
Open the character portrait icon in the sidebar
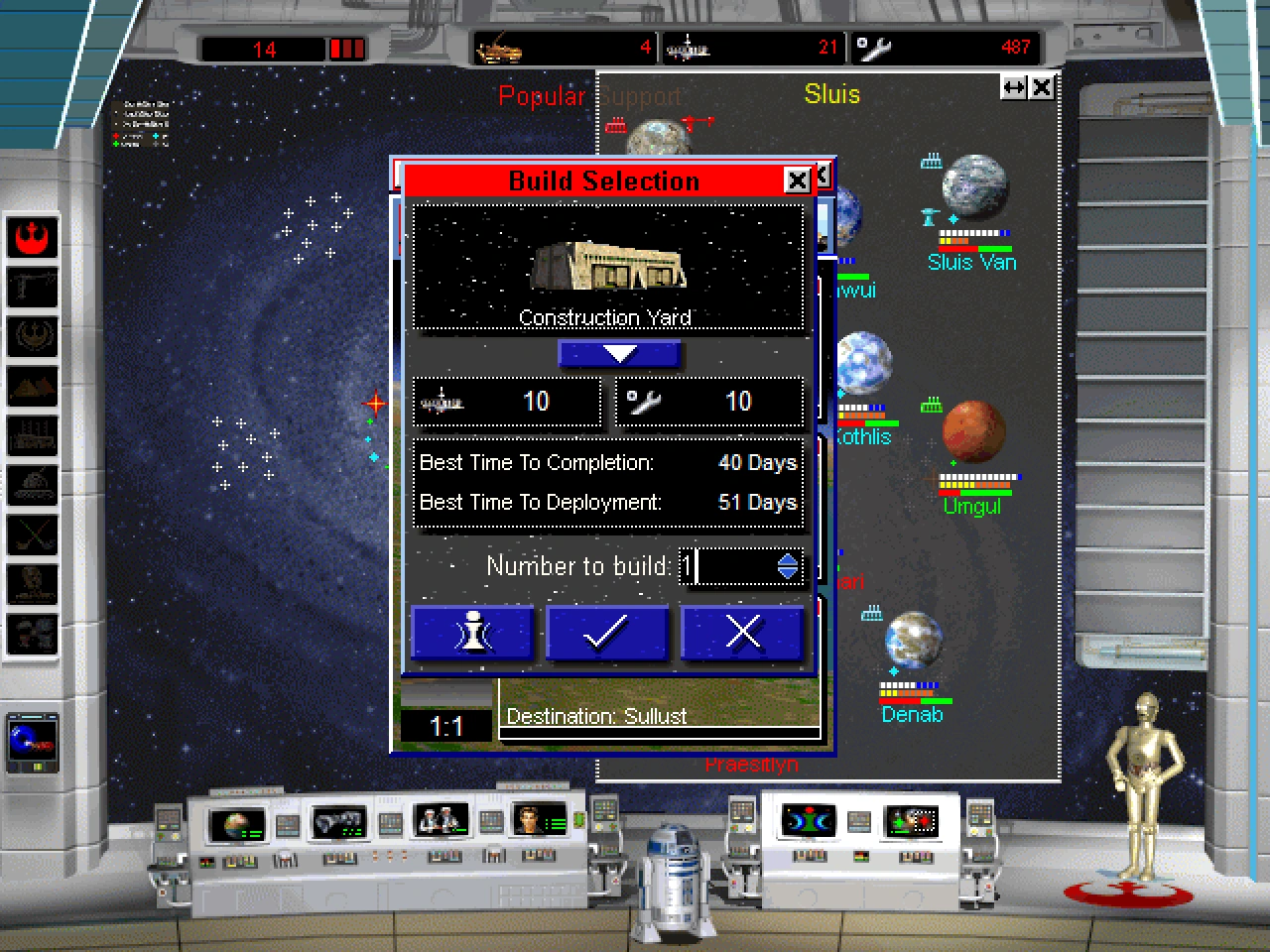pyautogui.click(x=33, y=586)
